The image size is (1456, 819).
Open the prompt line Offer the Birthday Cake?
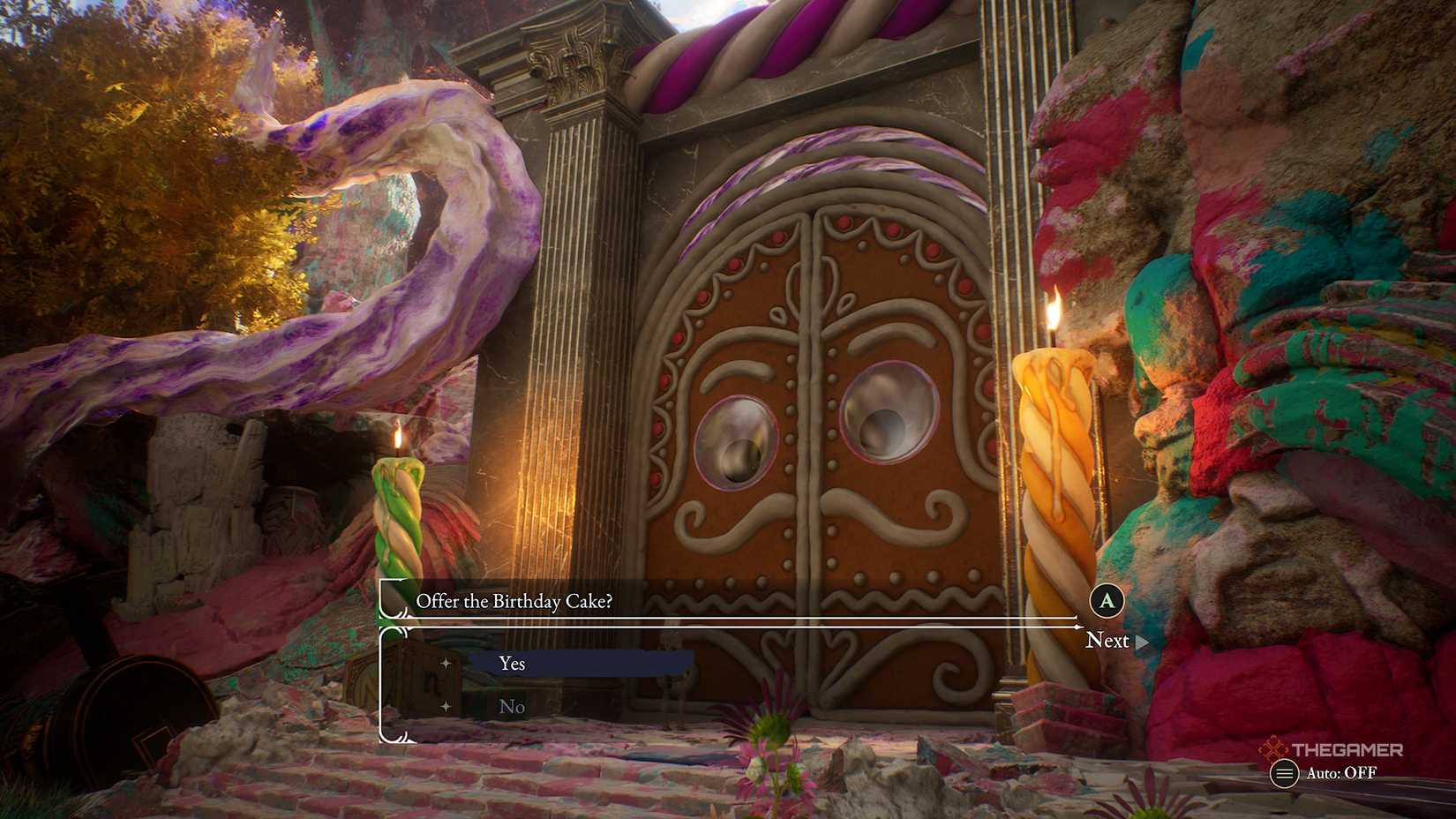coord(514,601)
